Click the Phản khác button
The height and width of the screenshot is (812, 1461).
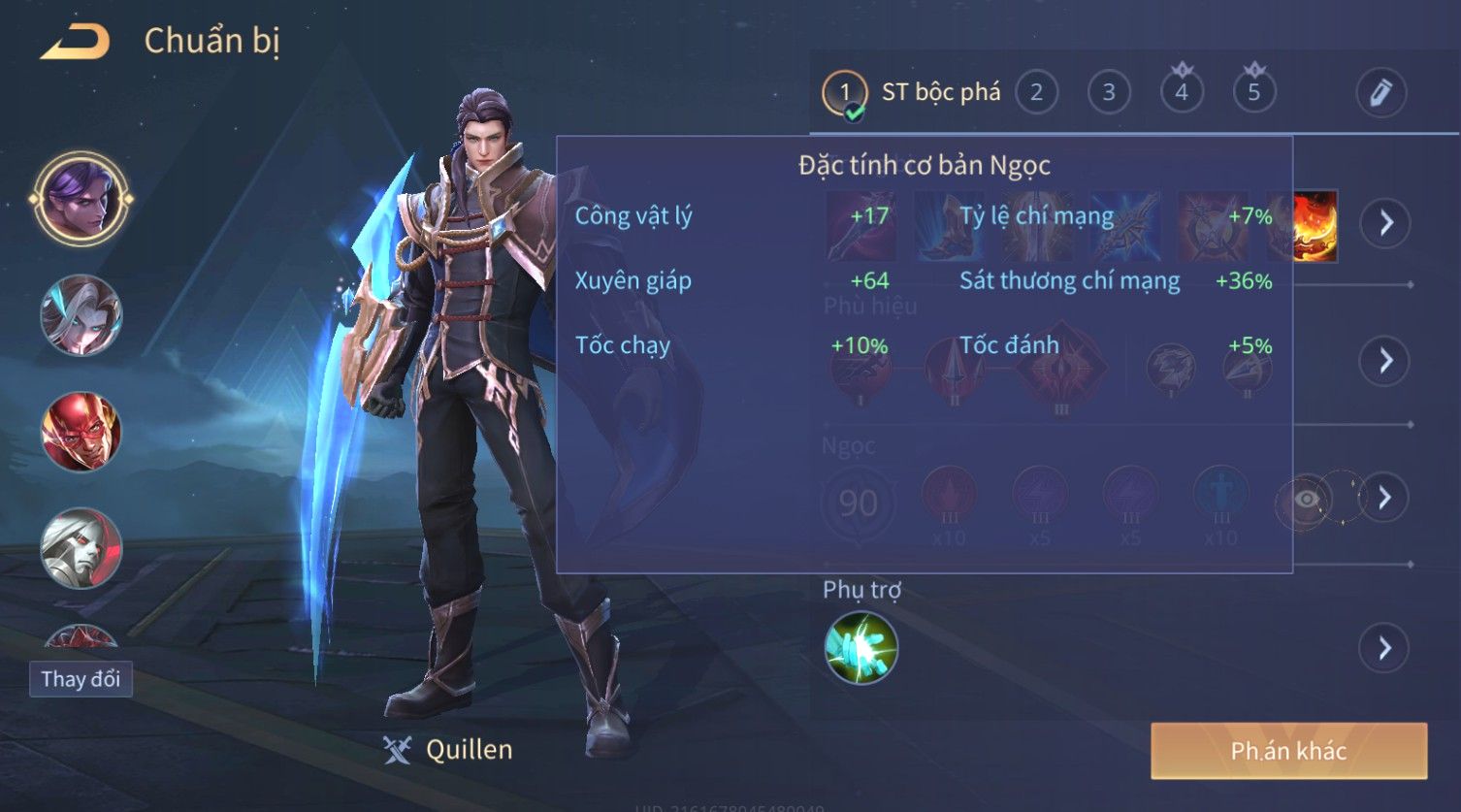pos(1288,751)
